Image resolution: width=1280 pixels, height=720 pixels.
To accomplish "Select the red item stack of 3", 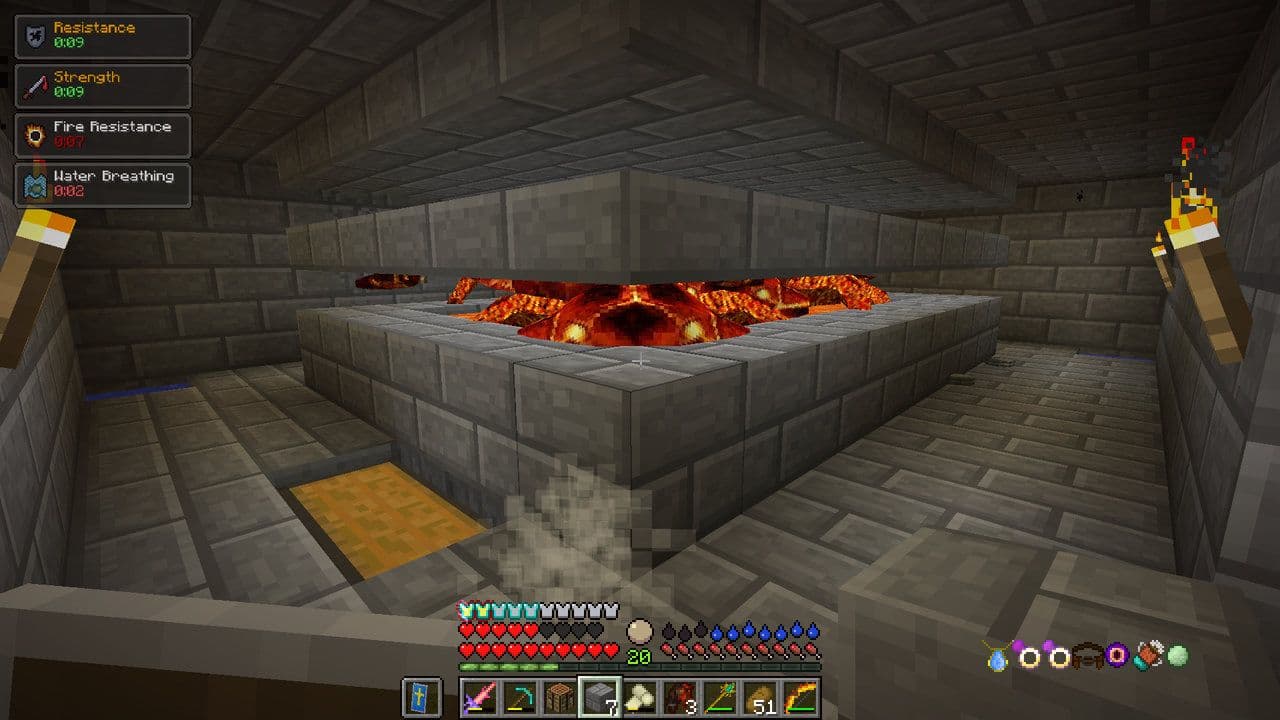I will (x=679, y=697).
